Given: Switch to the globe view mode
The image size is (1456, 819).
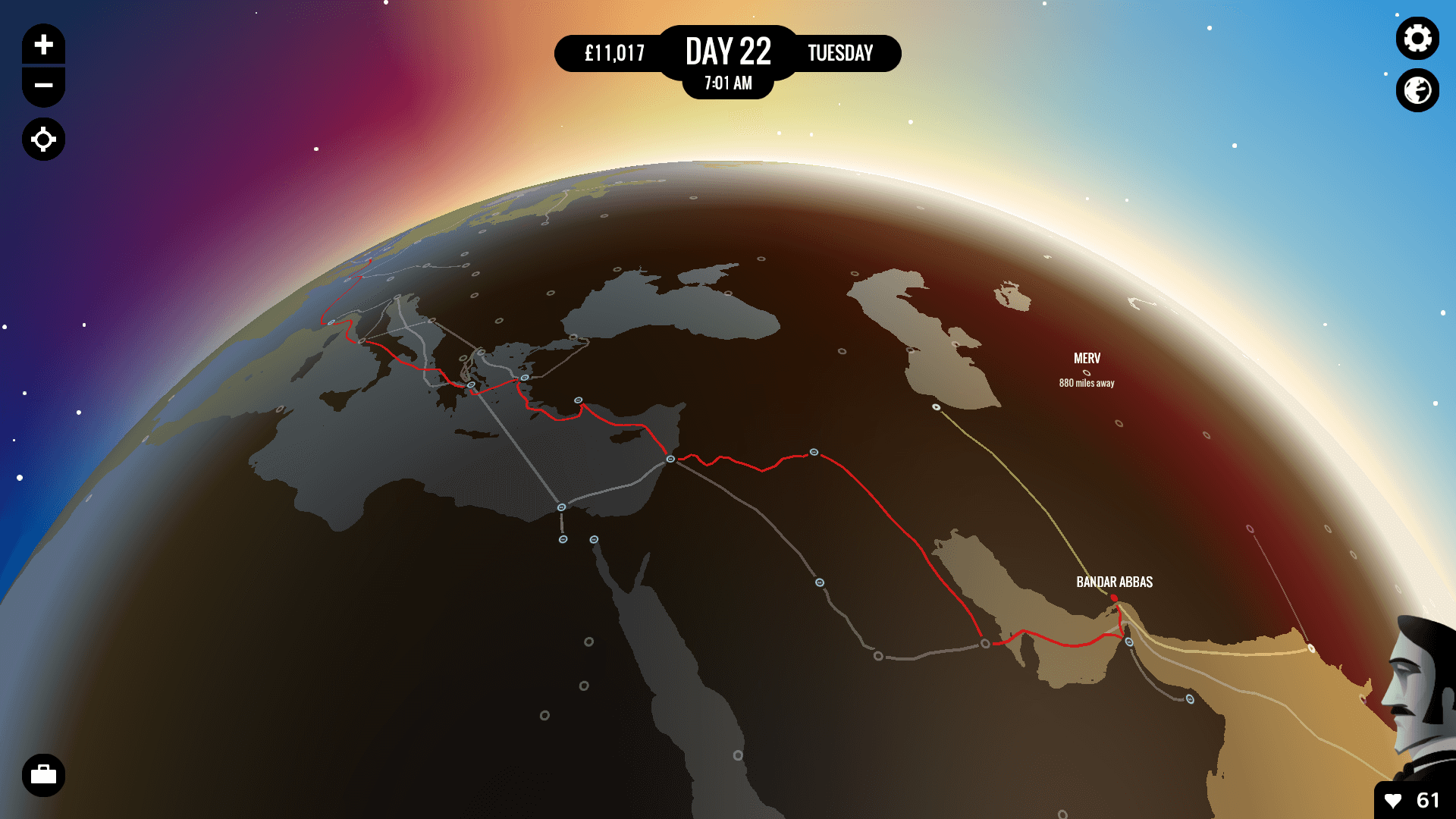Looking at the screenshot, I should tap(1417, 90).
